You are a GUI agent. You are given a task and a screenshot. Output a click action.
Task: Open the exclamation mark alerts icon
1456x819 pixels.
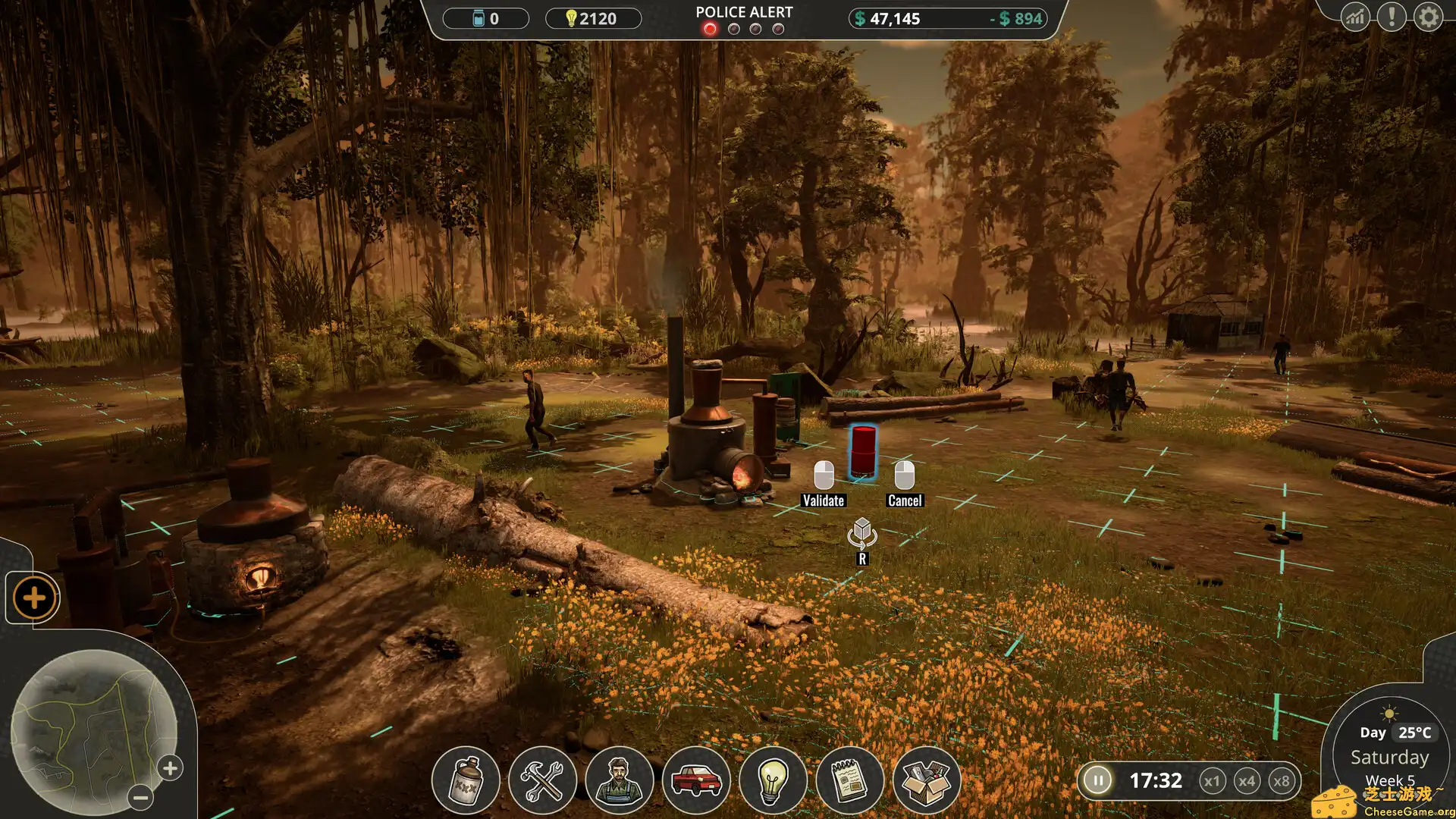coord(1392,17)
